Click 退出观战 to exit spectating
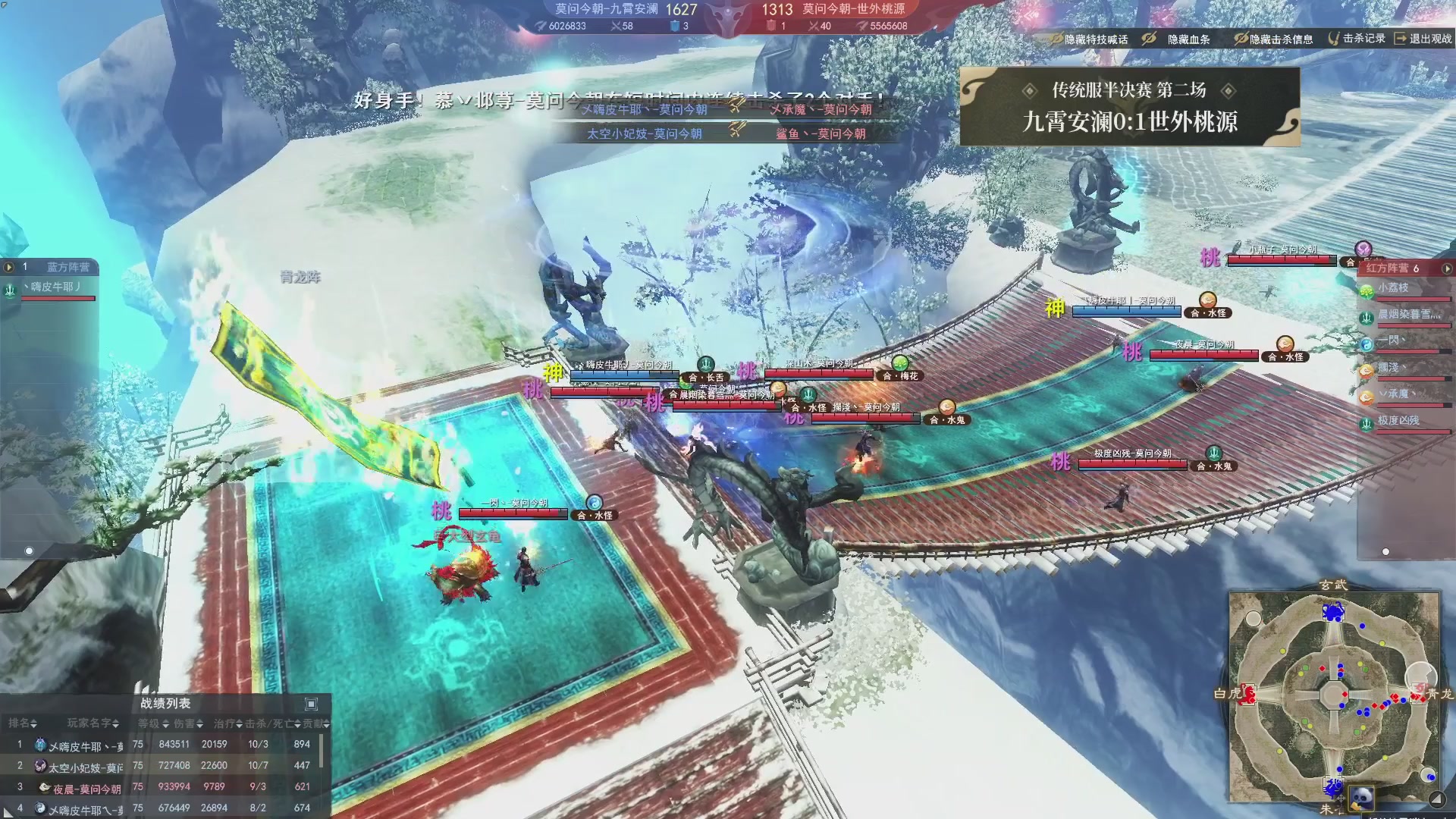The height and width of the screenshot is (819, 1456). [x=1423, y=39]
